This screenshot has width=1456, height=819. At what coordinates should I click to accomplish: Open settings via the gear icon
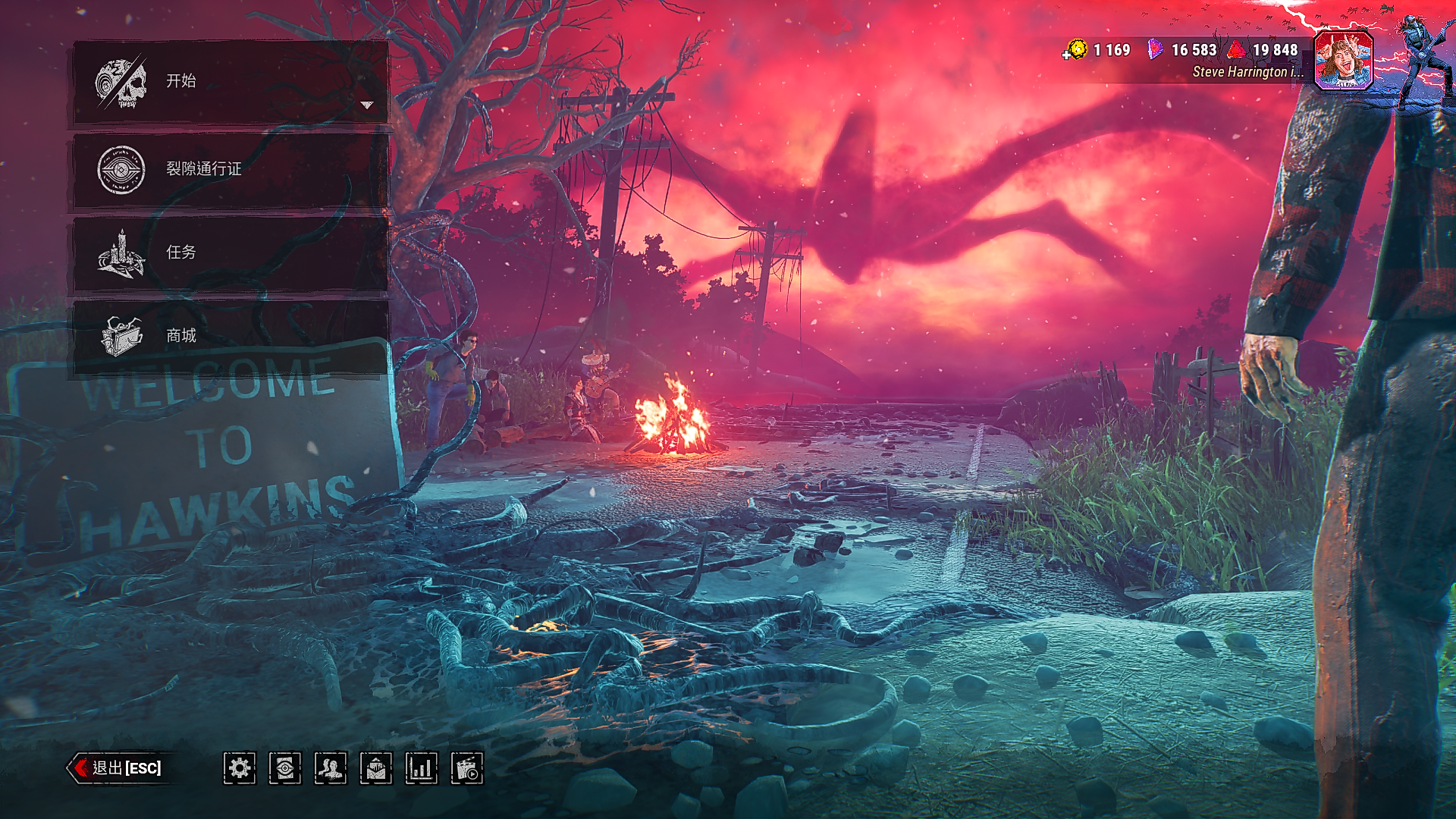240,768
